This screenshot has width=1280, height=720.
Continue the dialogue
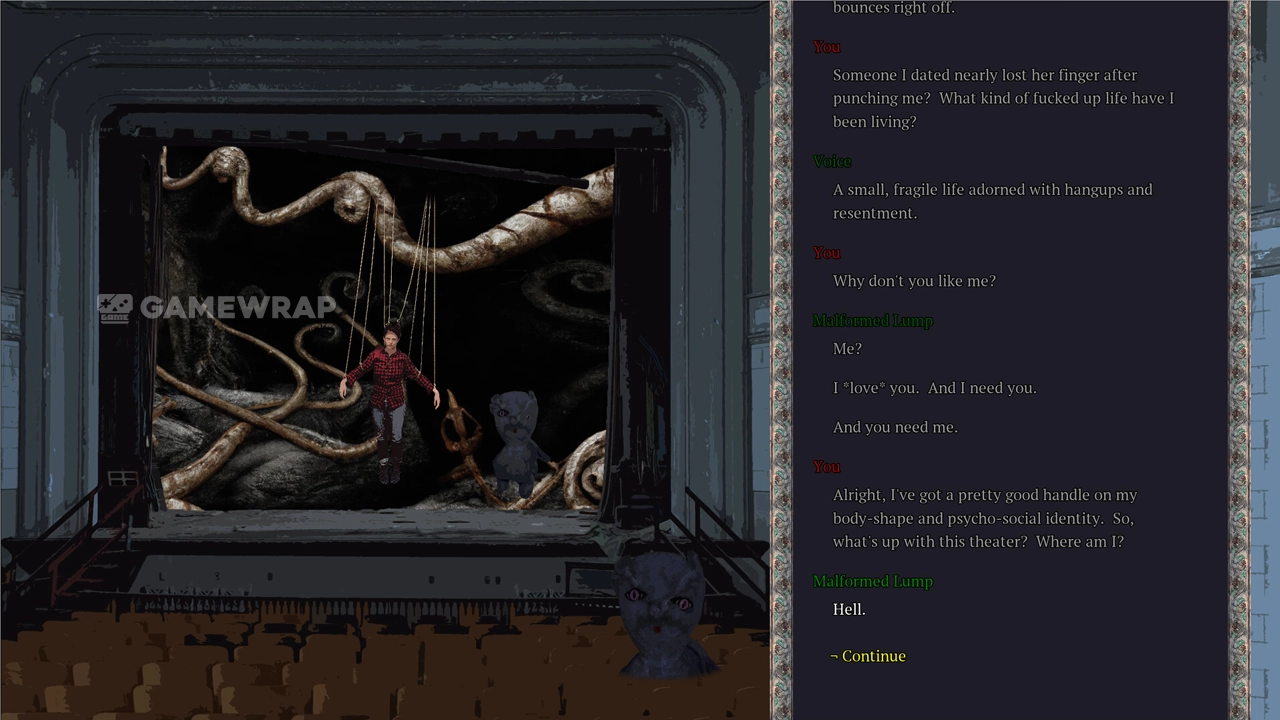pos(873,656)
